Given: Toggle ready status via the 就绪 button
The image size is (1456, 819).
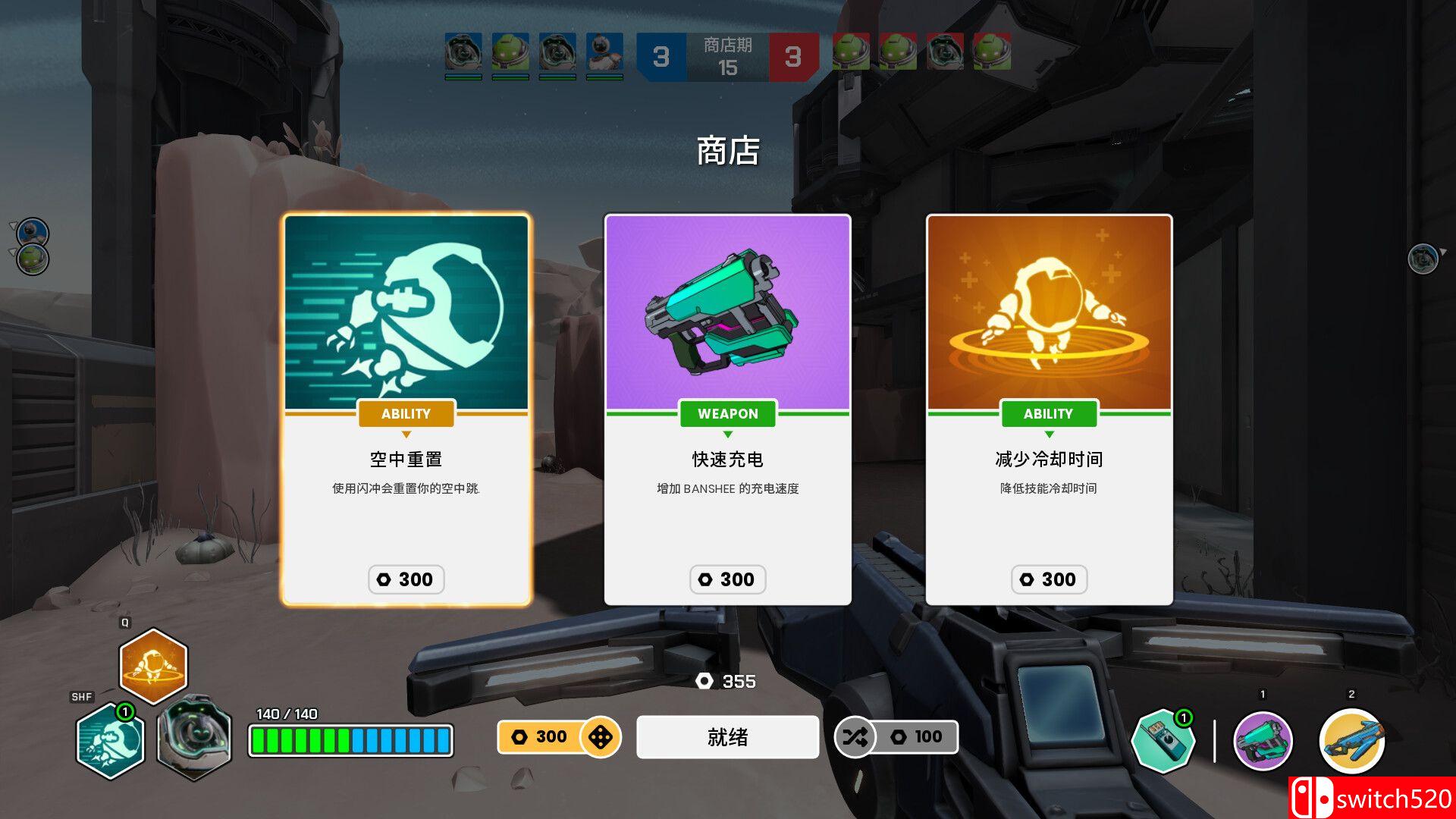Looking at the screenshot, I should pos(727,736).
